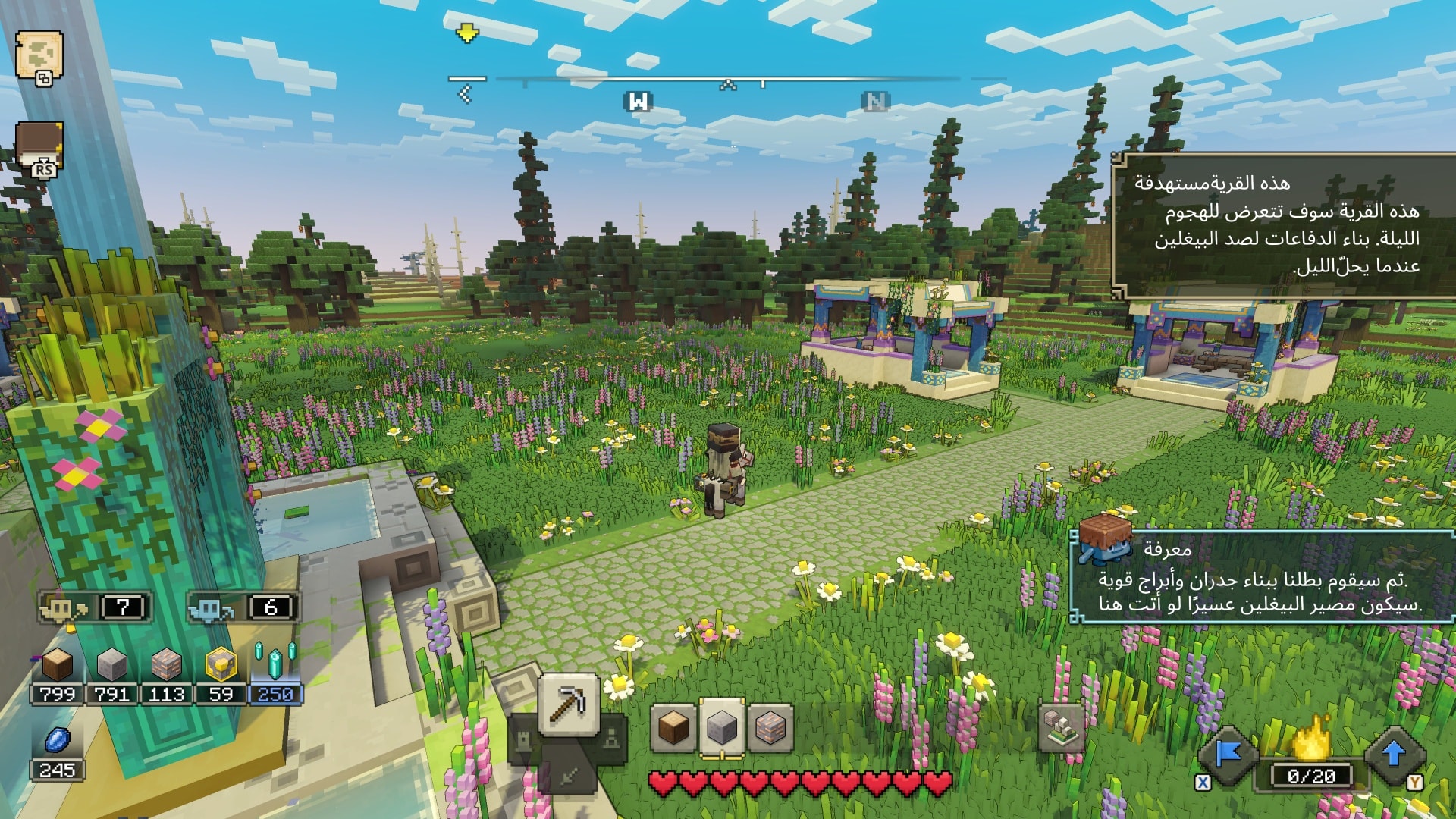Click the iron resource icon
The width and height of the screenshot is (1456, 819).
click(x=167, y=665)
